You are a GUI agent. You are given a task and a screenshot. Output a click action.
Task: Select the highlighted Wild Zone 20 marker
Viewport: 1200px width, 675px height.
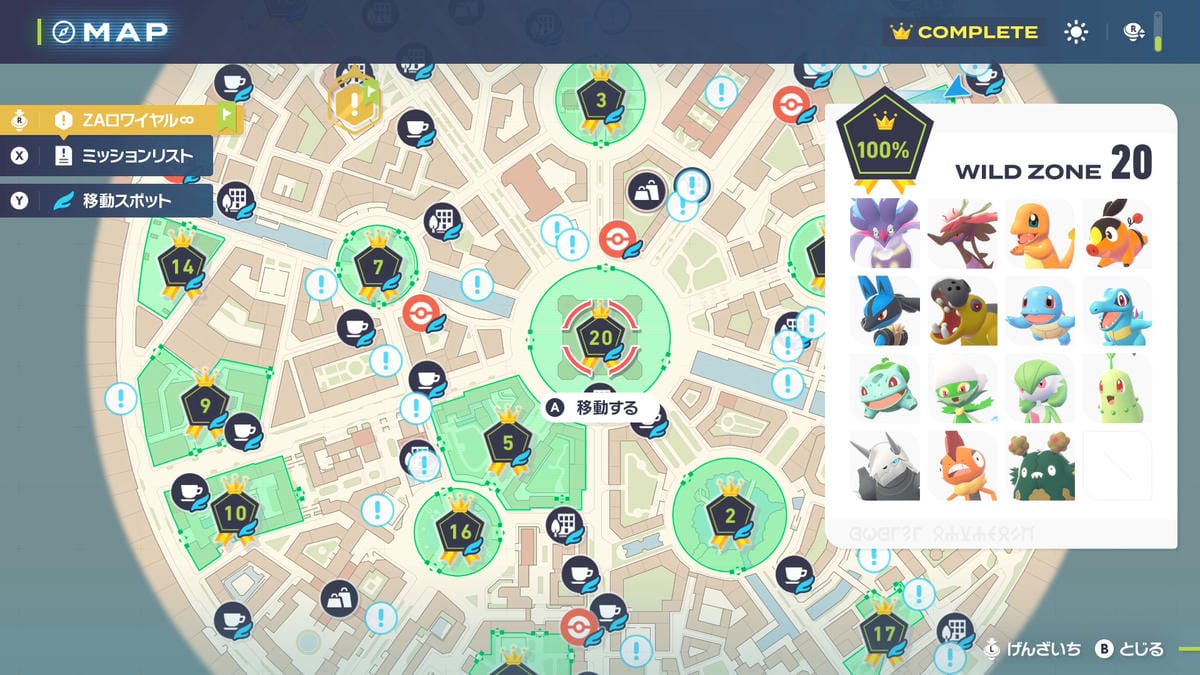point(600,338)
